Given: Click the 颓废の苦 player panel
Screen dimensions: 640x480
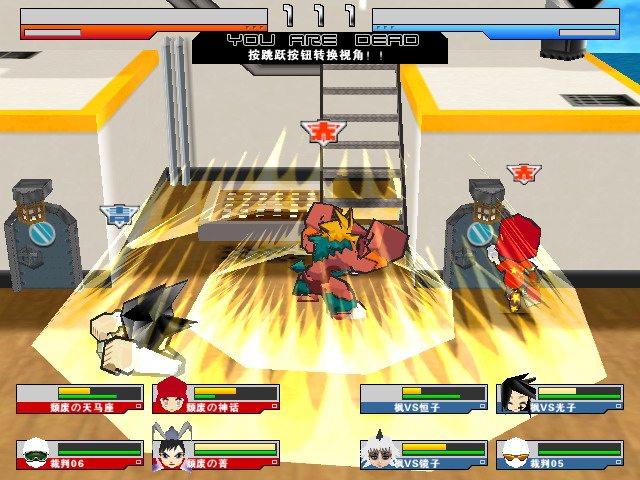Looking at the screenshot, I should click(x=216, y=455).
